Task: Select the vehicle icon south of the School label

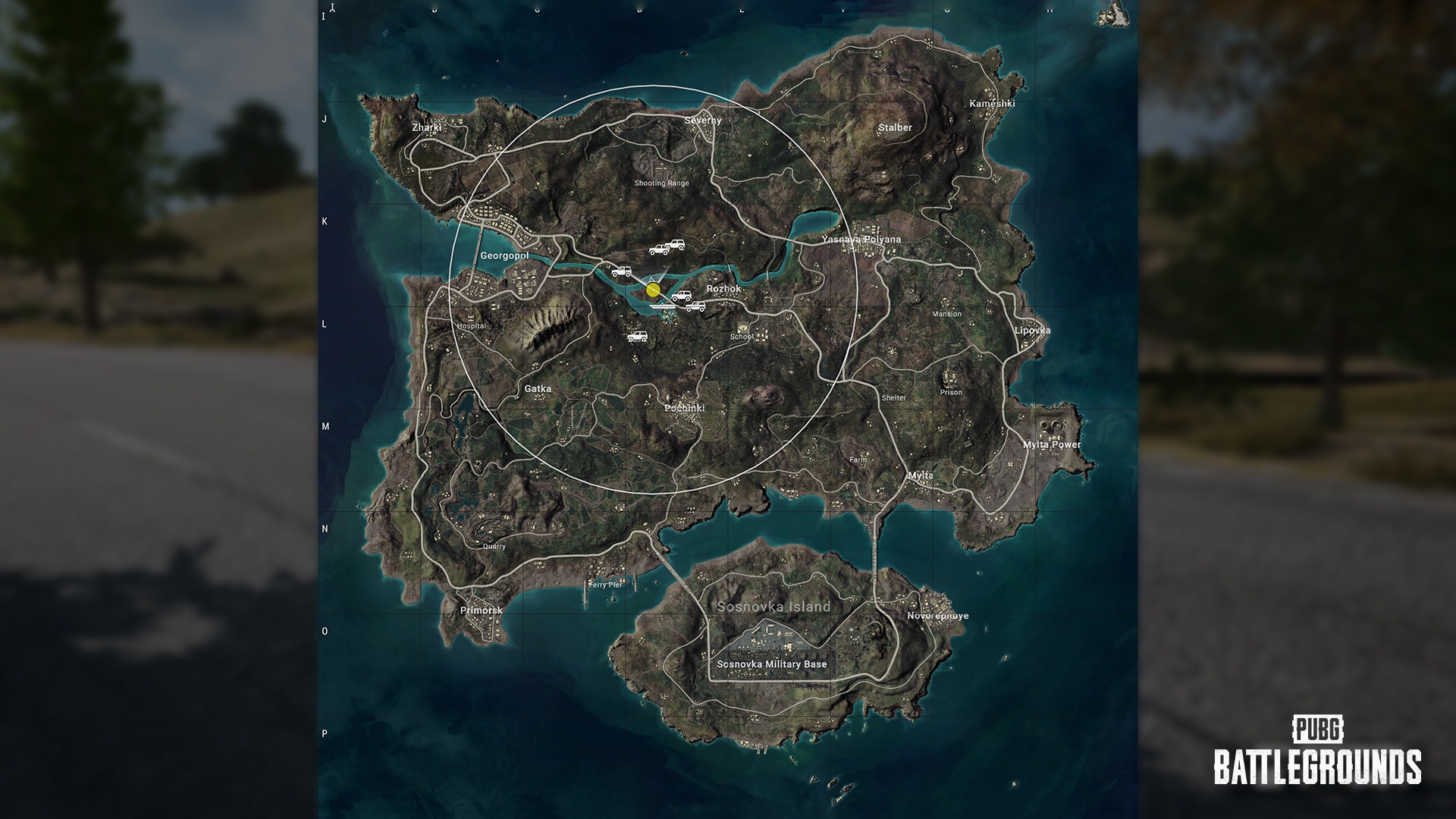Action: pyautogui.click(x=638, y=337)
